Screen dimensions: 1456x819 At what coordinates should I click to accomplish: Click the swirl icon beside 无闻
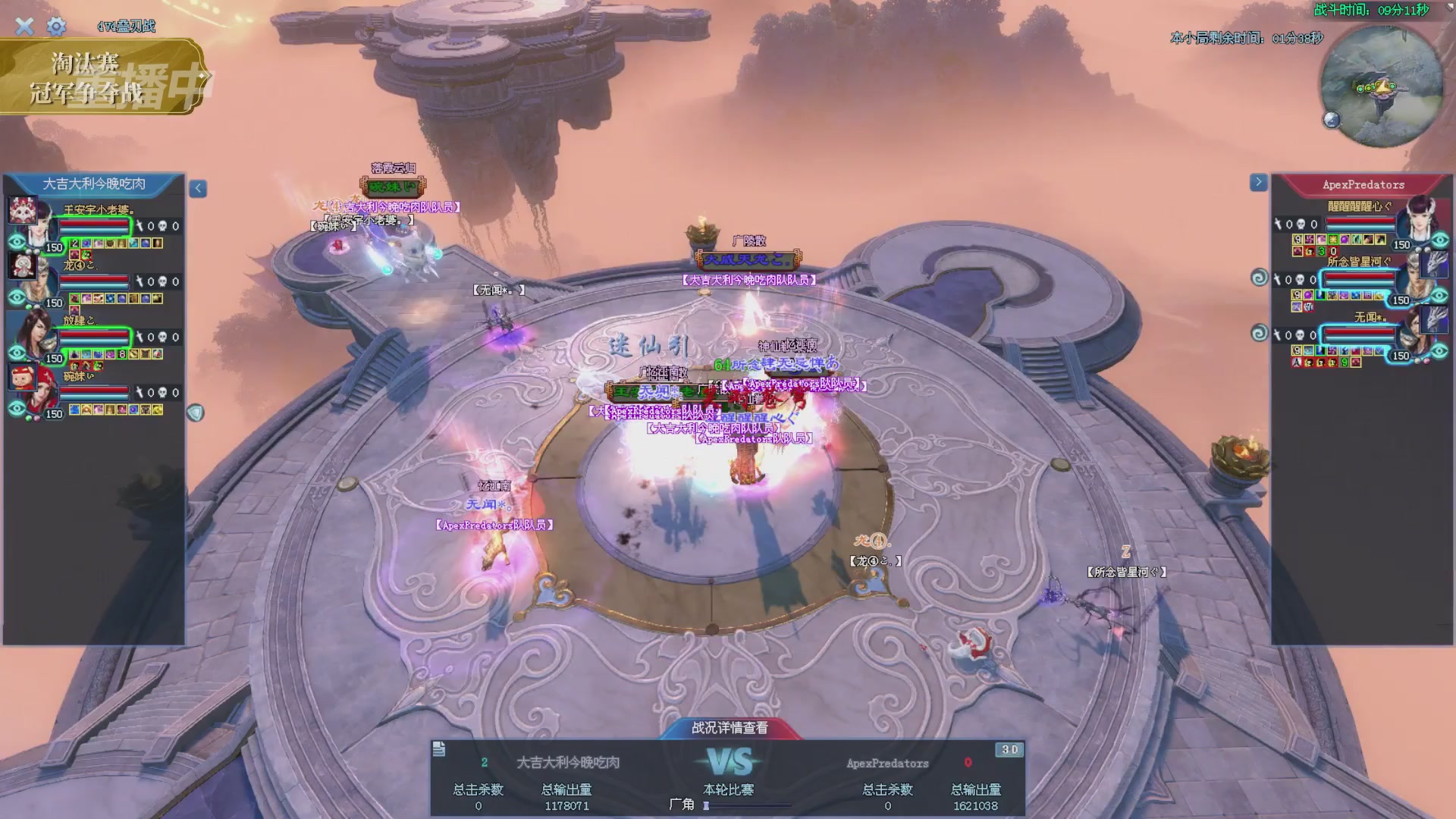point(1259,333)
